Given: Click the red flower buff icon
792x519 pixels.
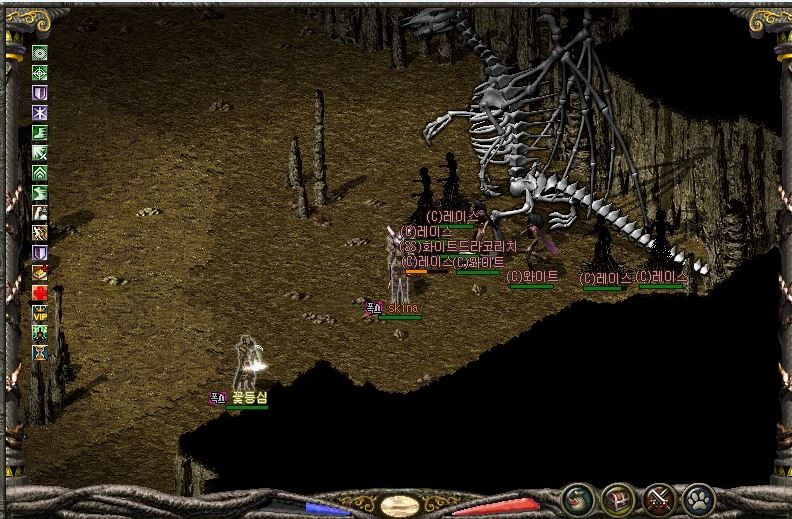Looking at the screenshot, I should coord(40,292).
